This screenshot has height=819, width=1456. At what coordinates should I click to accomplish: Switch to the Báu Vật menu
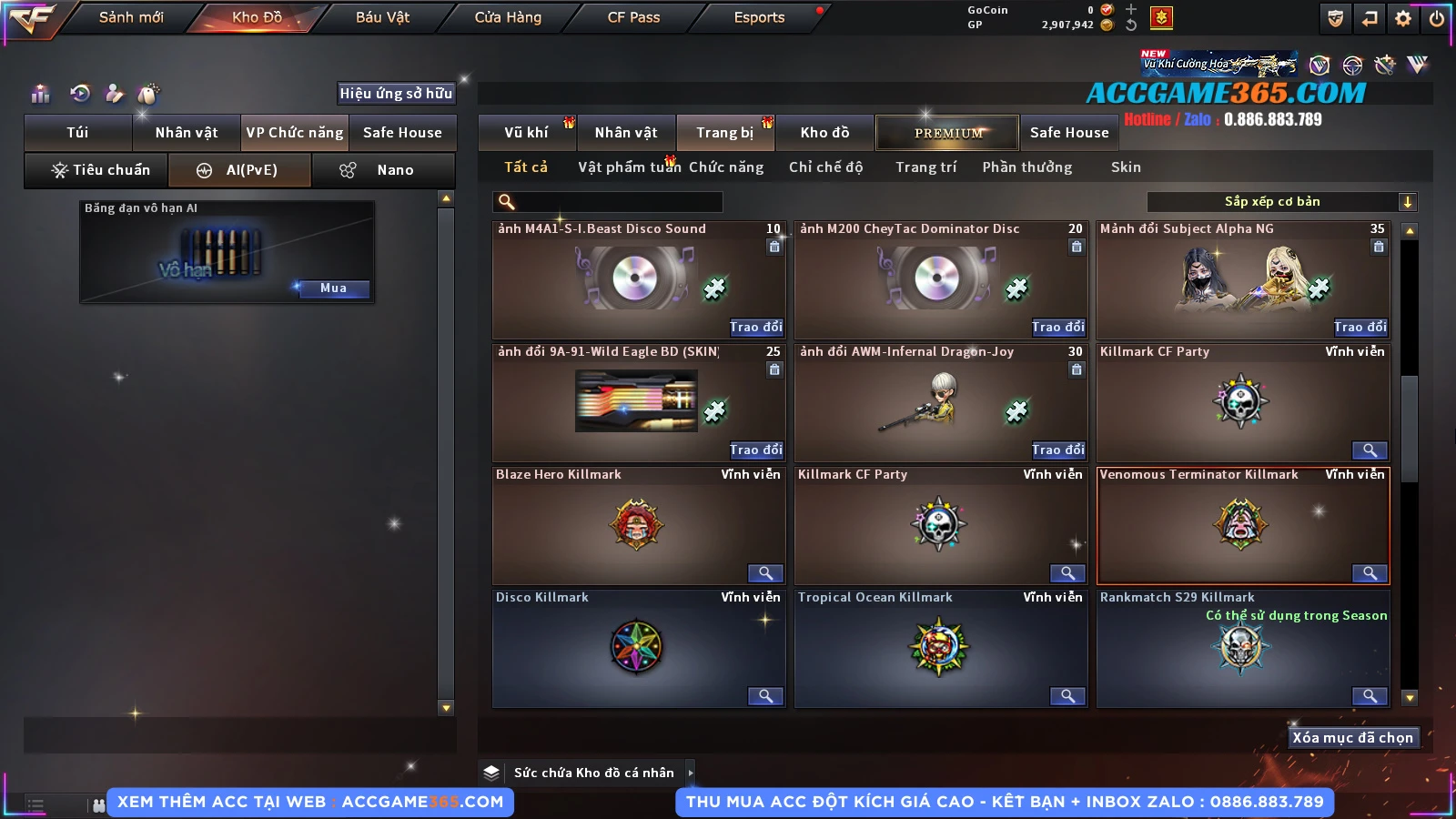(x=382, y=17)
